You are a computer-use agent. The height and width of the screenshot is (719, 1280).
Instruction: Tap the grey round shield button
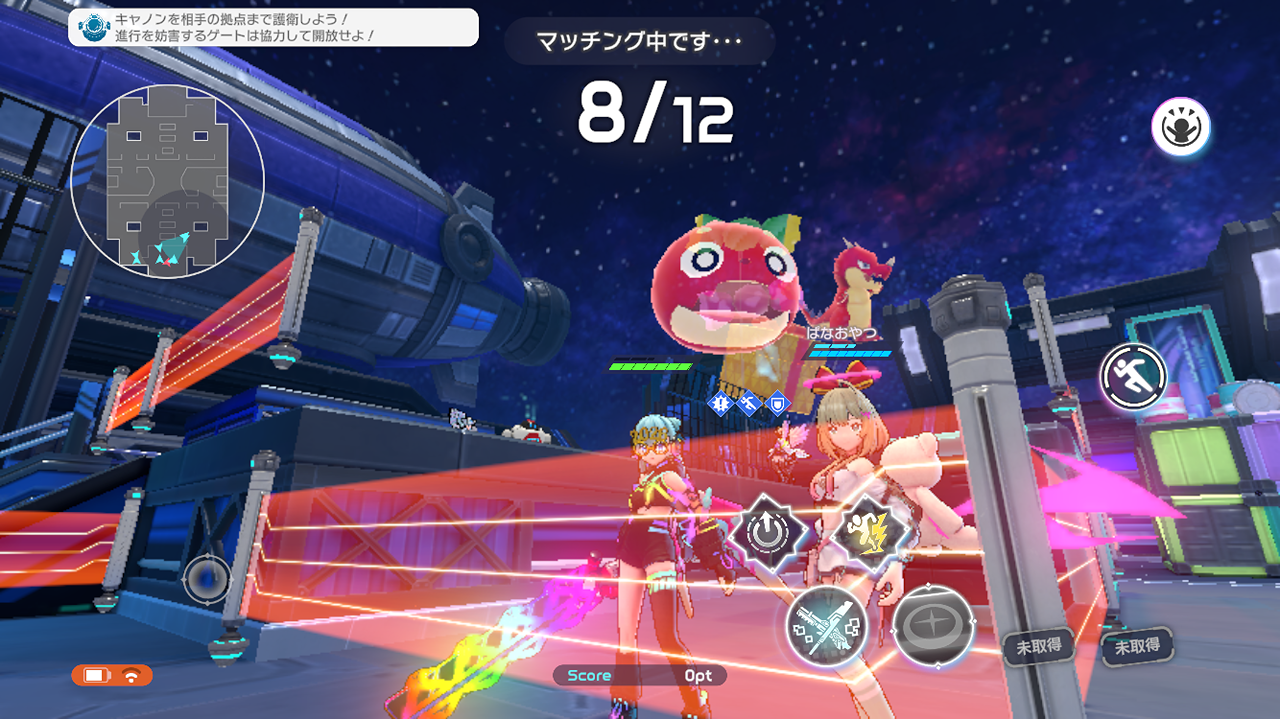(x=933, y=626)
